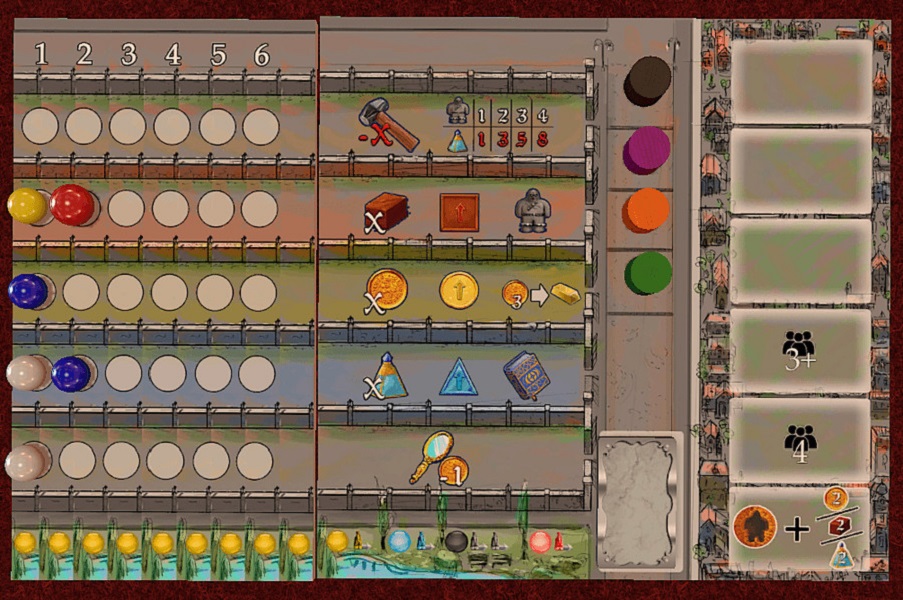Viewport: 903px width, 600px height.
Task: Take the white marble in the potion row
Action: pos(26,373)
